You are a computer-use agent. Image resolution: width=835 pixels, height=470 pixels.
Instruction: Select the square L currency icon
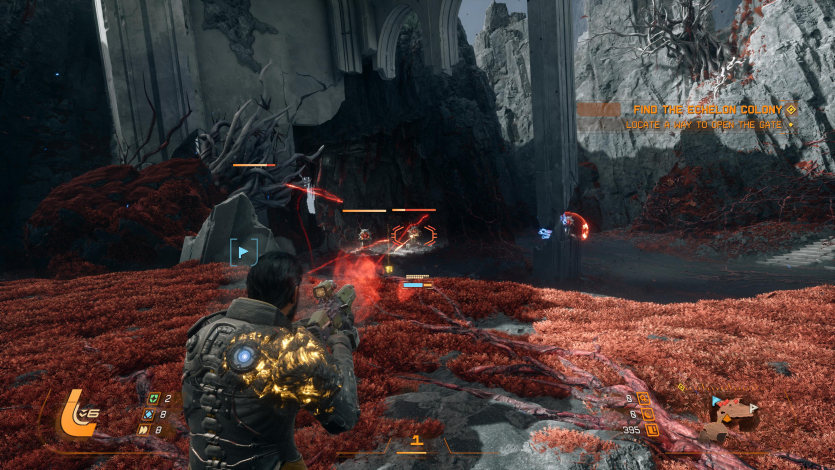pos(650,430)
